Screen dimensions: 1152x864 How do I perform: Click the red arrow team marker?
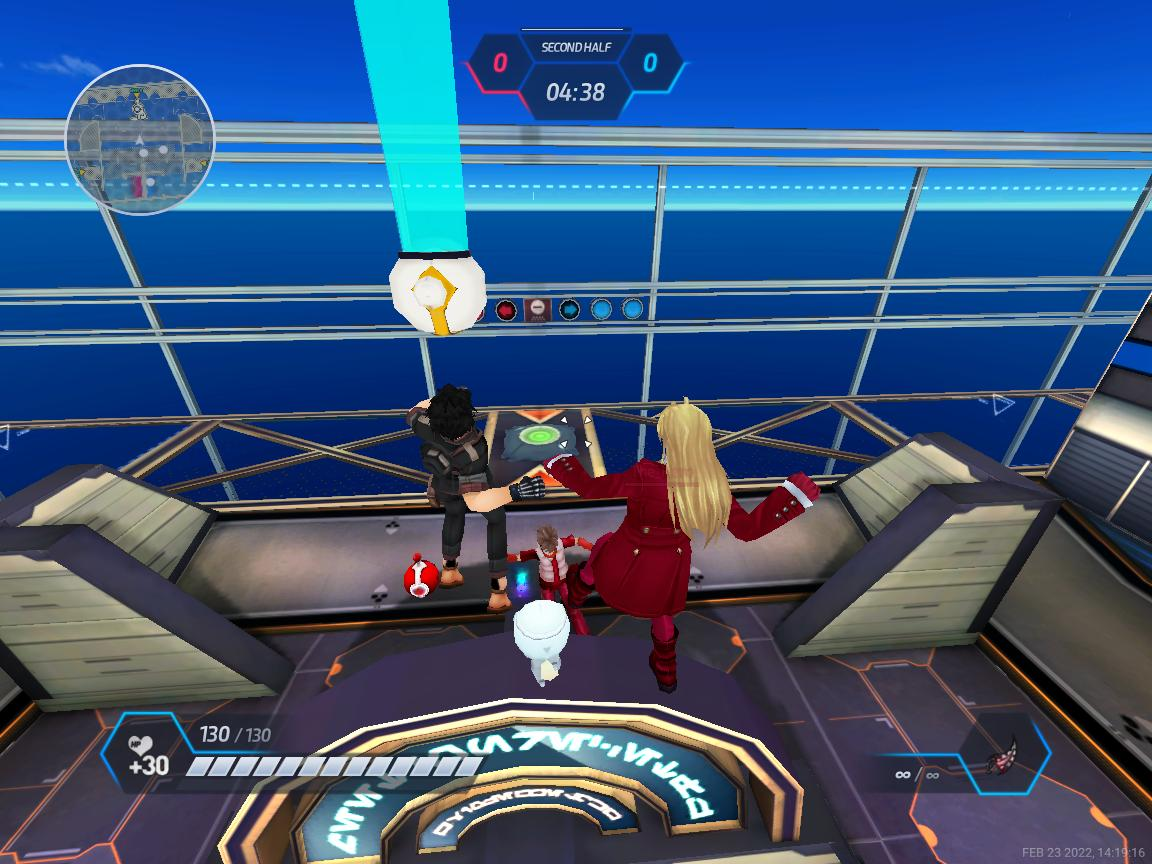(506, 310)
